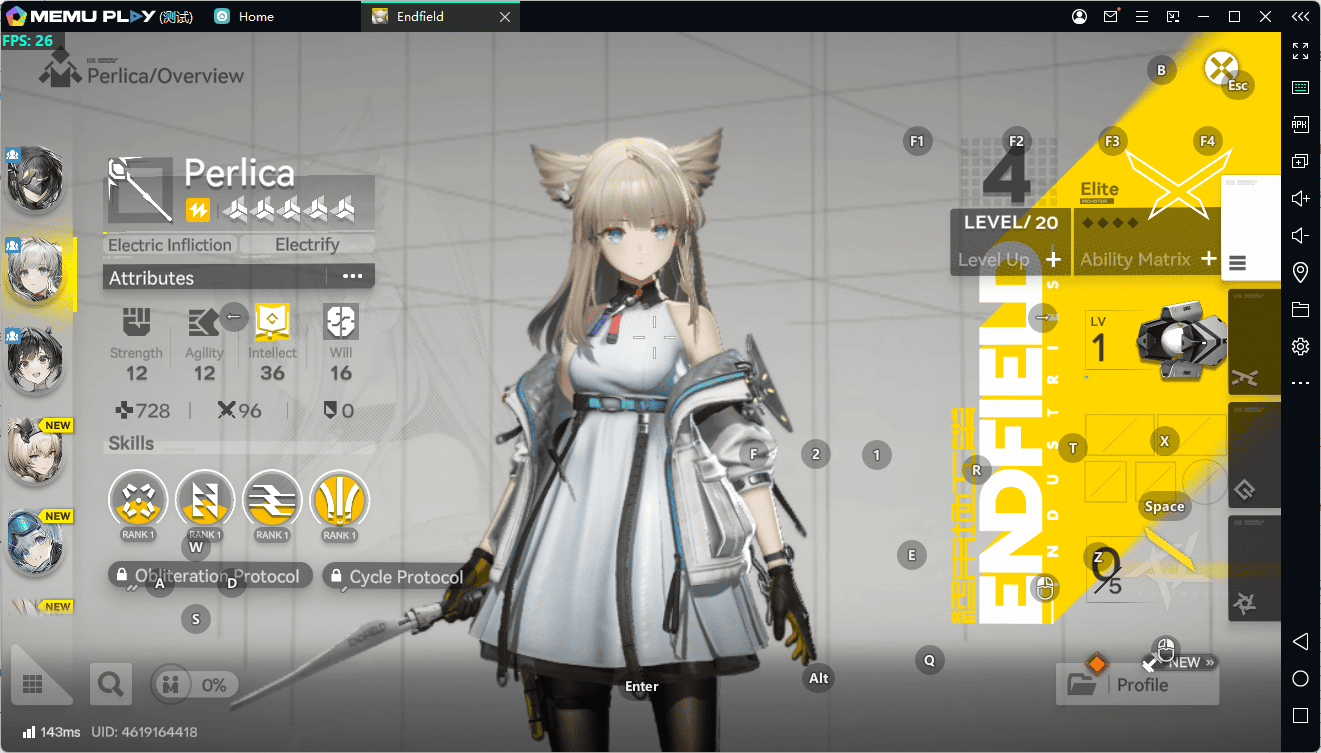
Task: Select the Cycle Protocol locked skill
Action: (x=396, y=577)
